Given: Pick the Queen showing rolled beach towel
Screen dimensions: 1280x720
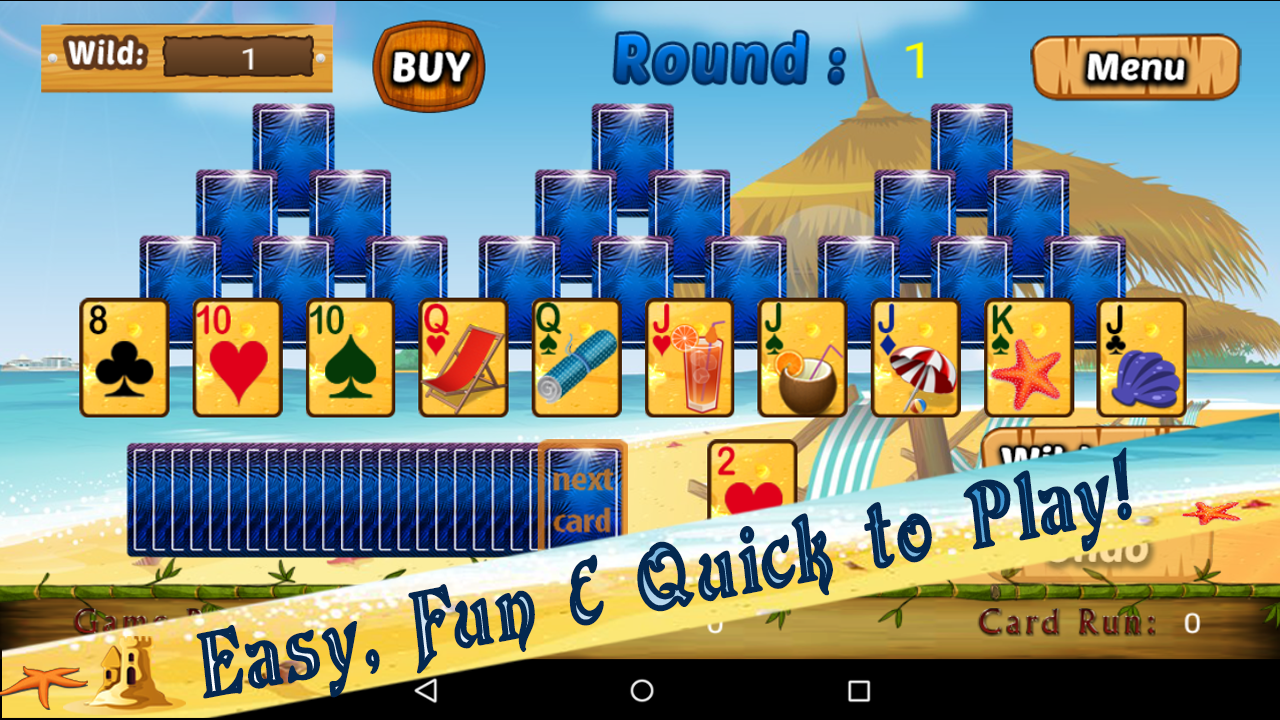Looking at the screenshot, I should [575, 358].
